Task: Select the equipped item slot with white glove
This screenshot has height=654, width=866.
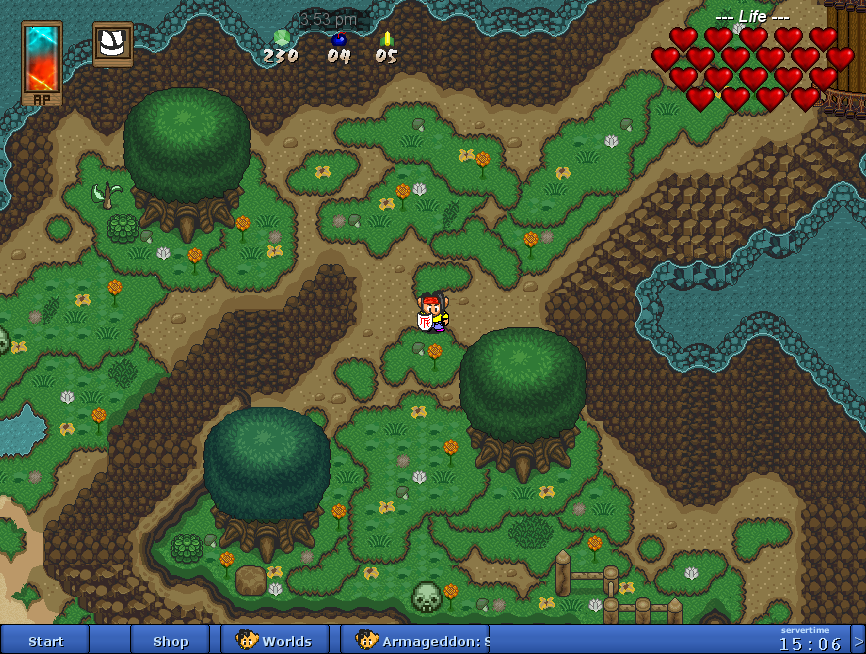Action: coord(113,43)
